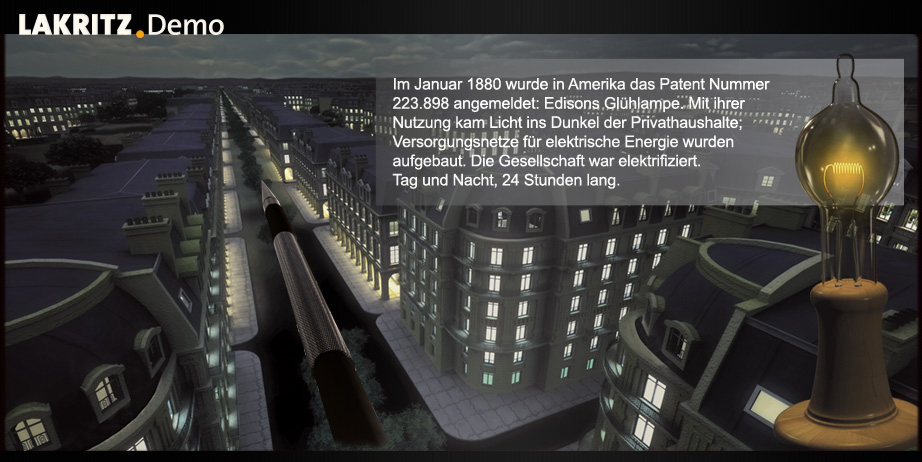Click the LAKRITZ Demo logo
This screenshot has width=922, height=462.
click(120, 25)
